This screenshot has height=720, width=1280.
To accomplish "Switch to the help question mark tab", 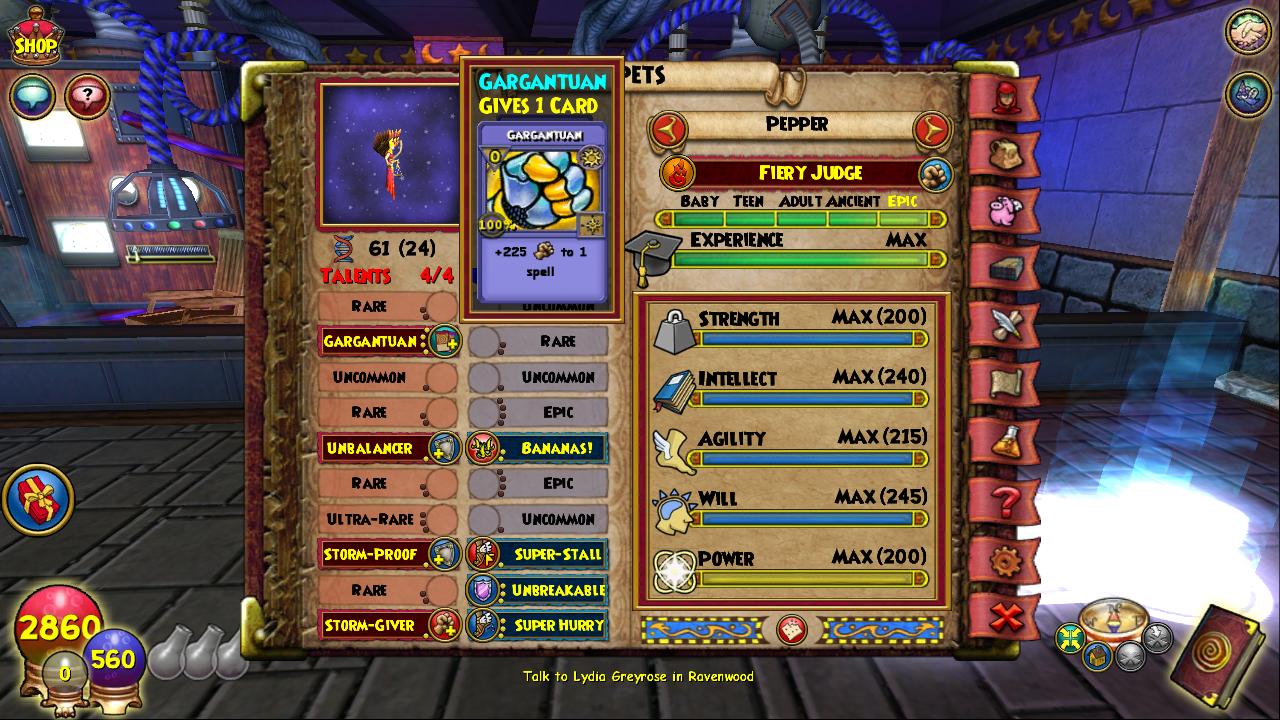I will pyautogui.click(x=1006, y=498).
